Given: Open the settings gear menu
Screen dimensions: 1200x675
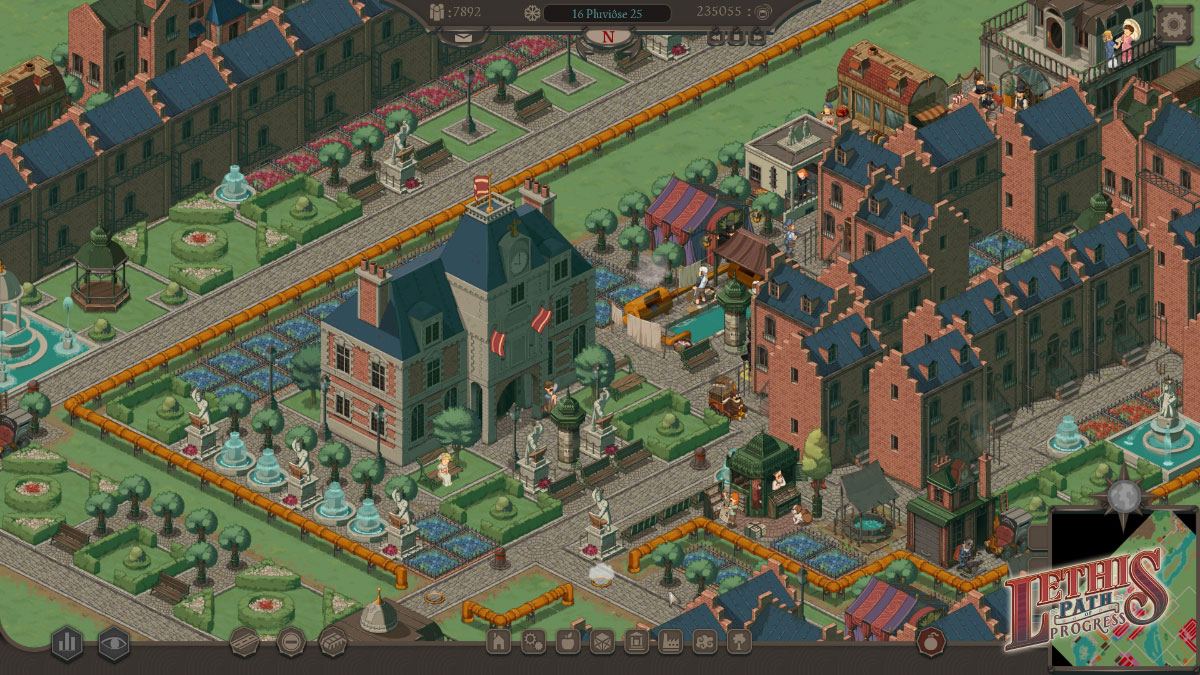Looking at the screenshot, I should click(1174, 24).
